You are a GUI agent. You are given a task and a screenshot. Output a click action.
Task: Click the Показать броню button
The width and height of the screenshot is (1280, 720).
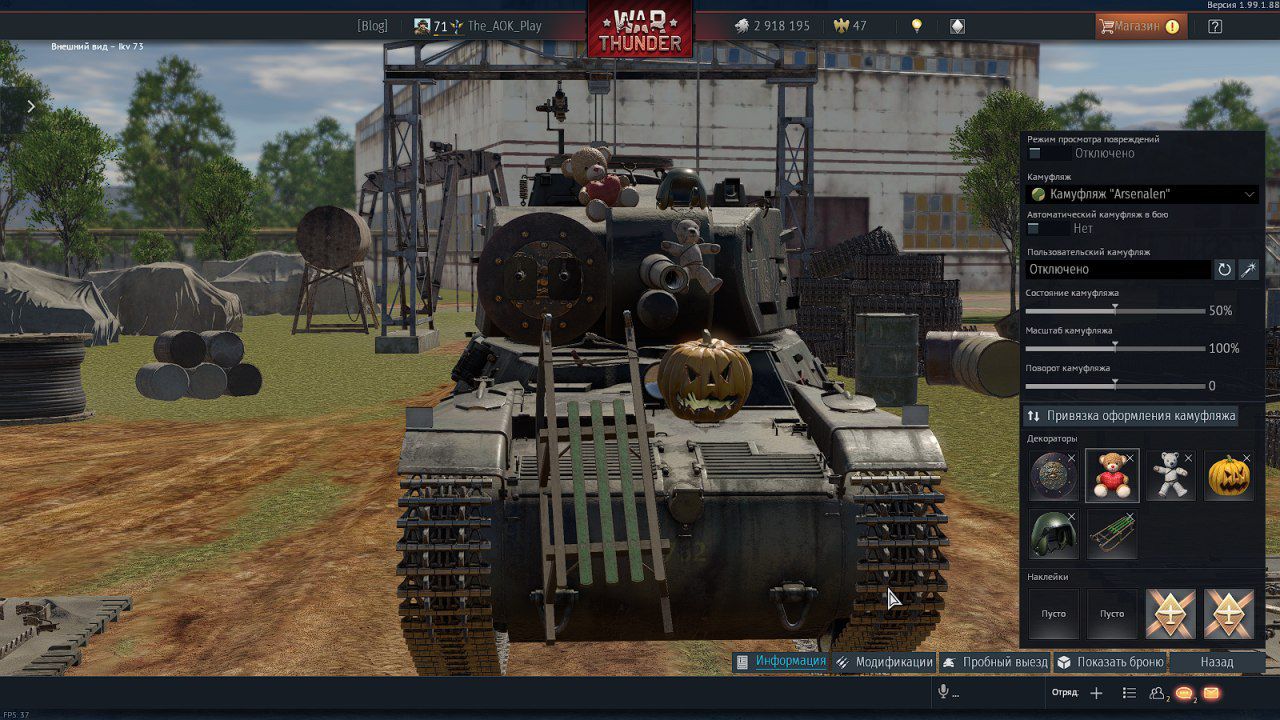[x=1111, y=662]
